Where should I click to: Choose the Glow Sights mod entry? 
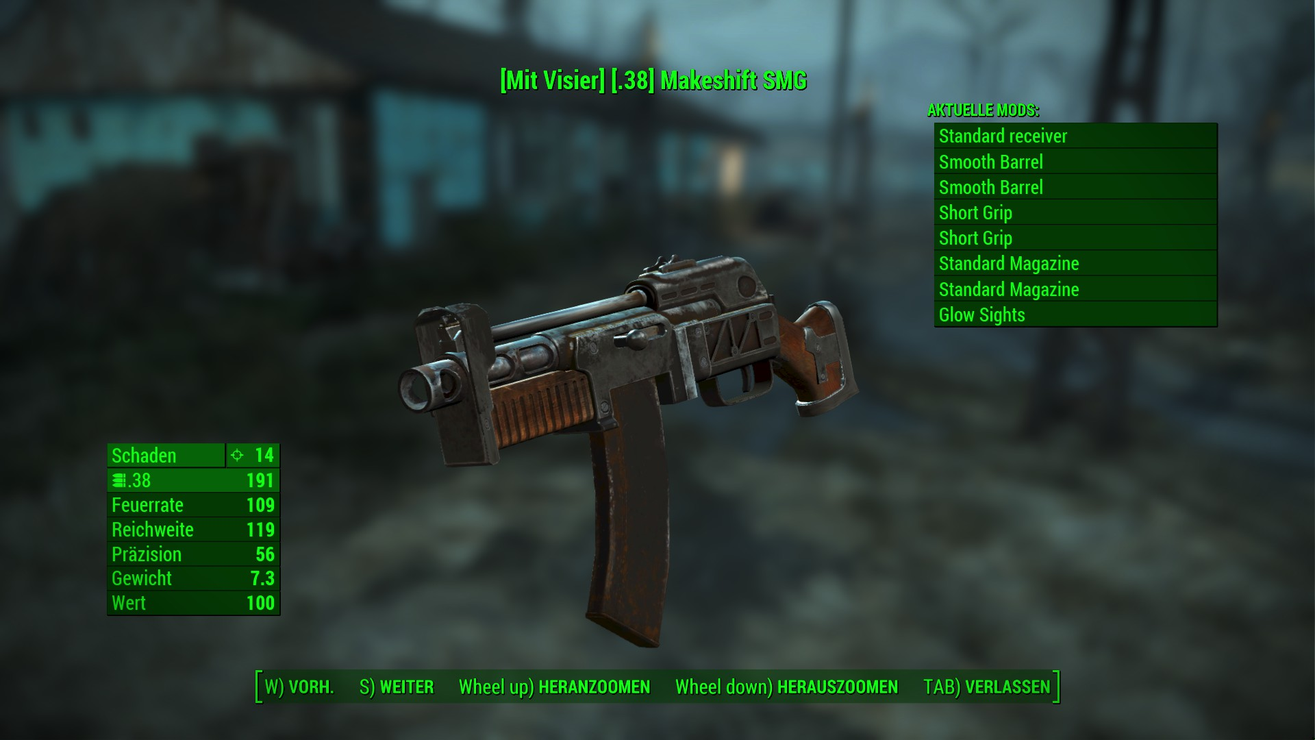coord(1075,315)
